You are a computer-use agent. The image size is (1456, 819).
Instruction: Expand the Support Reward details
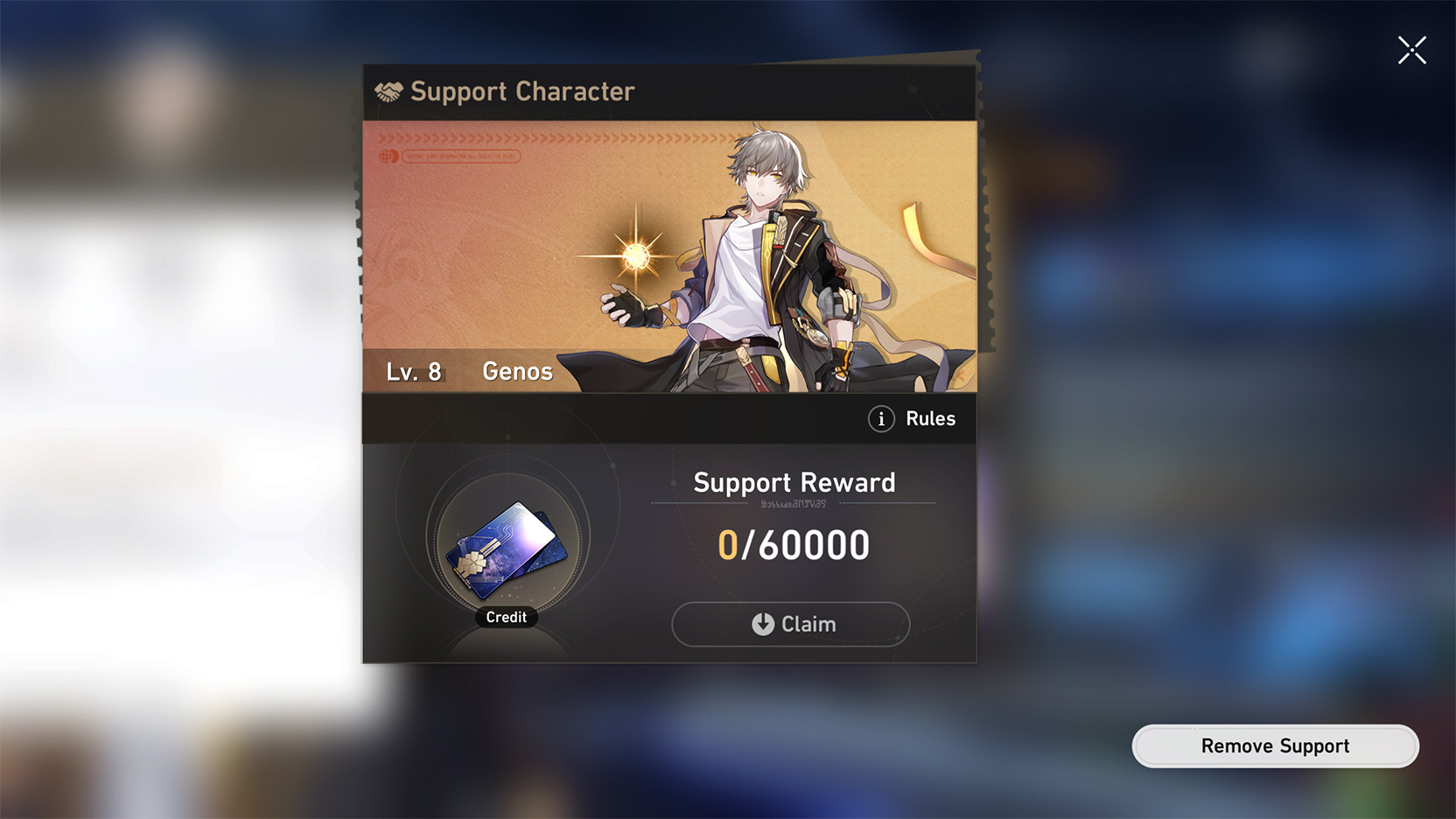coord(794,482)
